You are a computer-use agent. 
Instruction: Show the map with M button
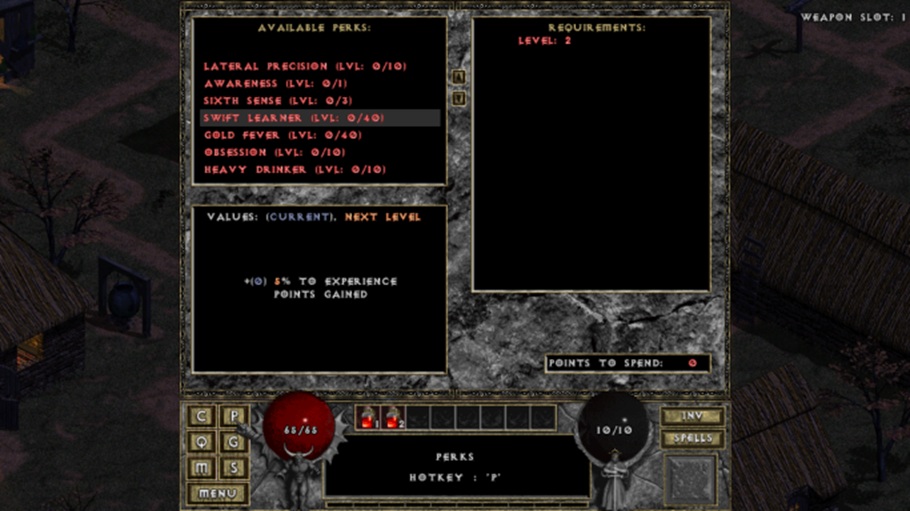(x=203, y=468)
